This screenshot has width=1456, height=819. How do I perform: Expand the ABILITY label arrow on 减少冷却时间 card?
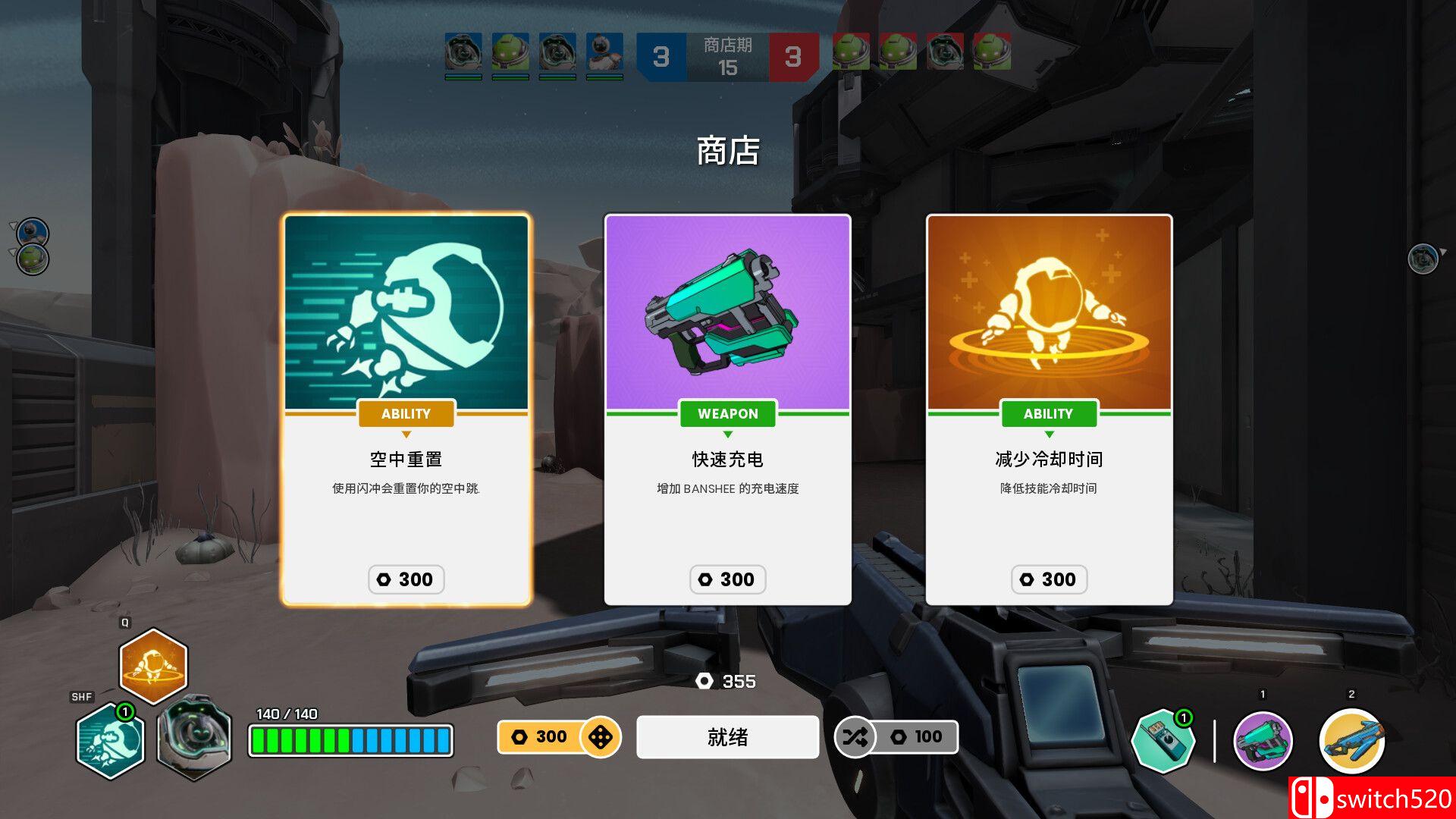point(1049,435)
